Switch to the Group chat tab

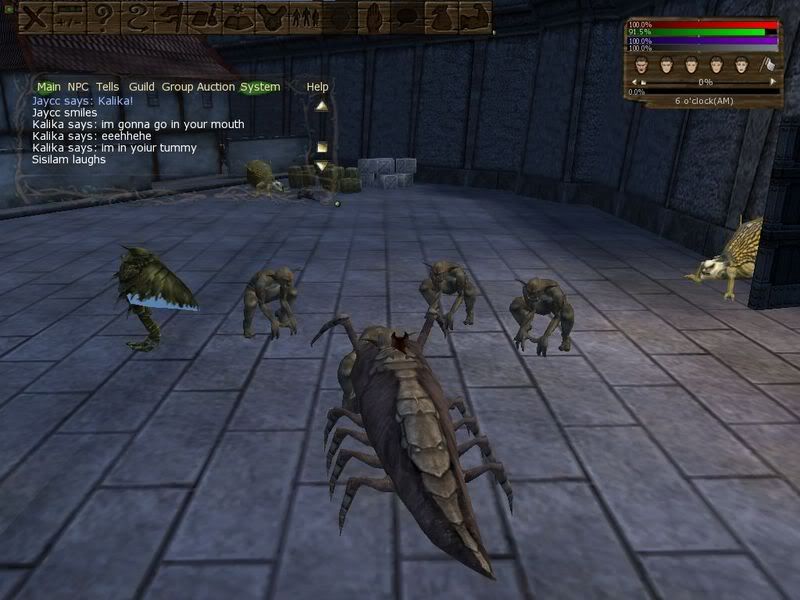point(177,87)
